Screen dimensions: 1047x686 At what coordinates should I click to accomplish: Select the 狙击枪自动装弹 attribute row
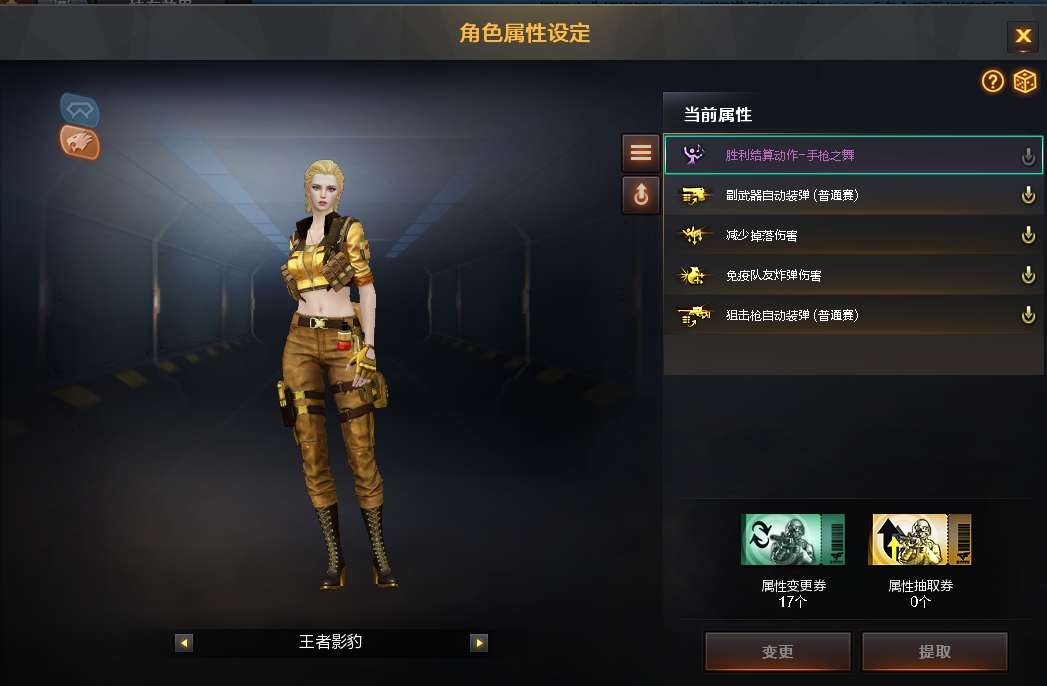click(x=852, y=315)
